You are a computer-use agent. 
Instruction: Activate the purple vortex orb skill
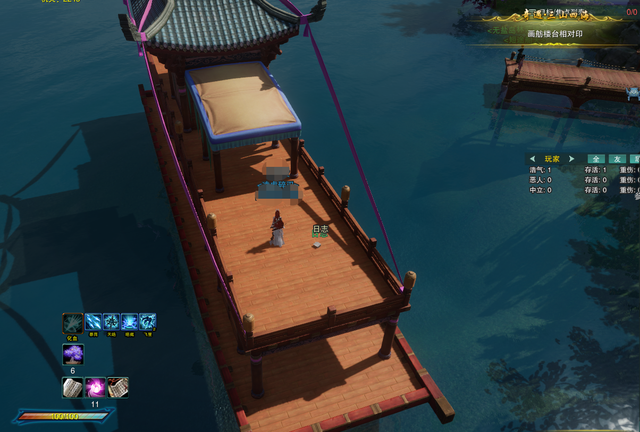point(95,387)
